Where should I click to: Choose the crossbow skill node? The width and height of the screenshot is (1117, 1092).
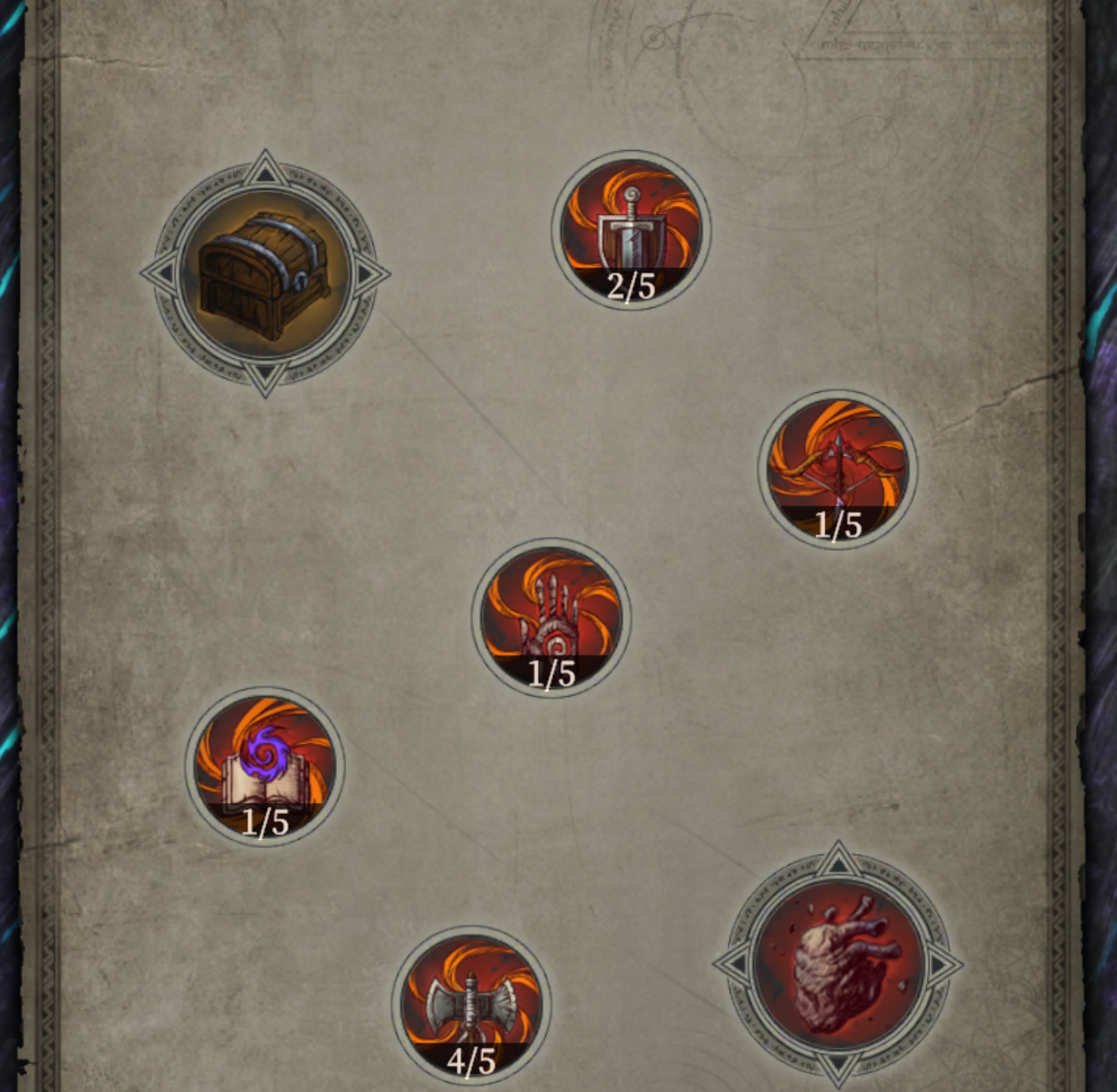[837, 468]
